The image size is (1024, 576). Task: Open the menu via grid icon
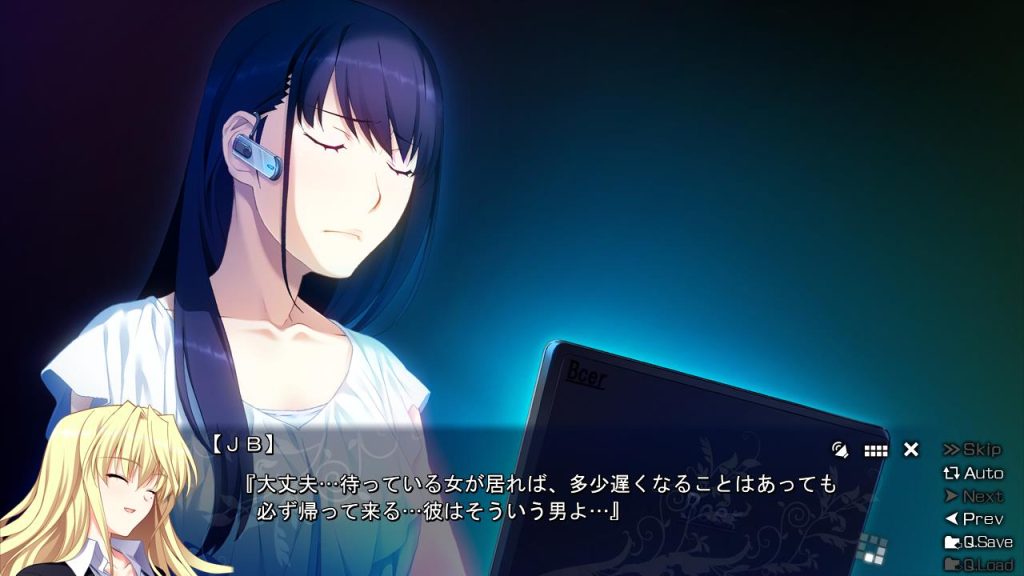coord(876,451)
